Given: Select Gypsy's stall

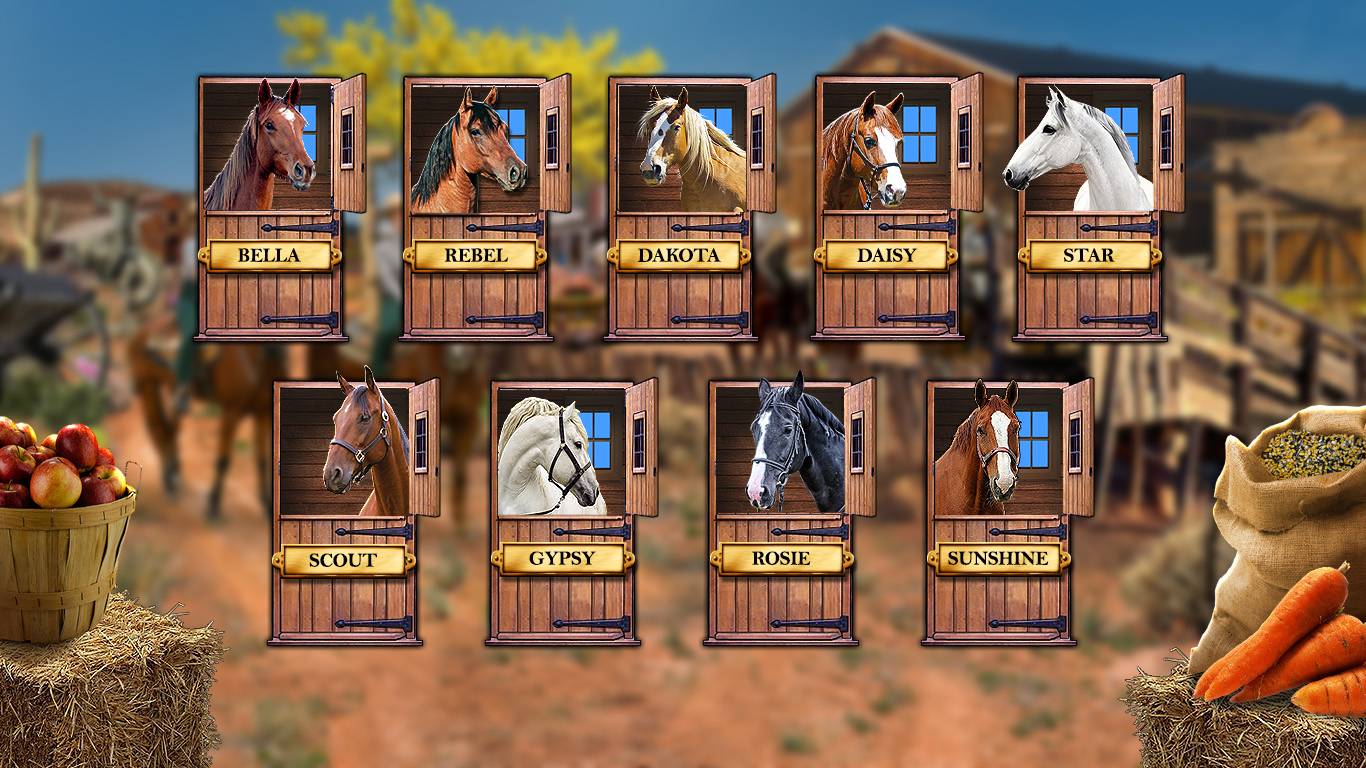Looking at the screenshot, I should [562, 512].
